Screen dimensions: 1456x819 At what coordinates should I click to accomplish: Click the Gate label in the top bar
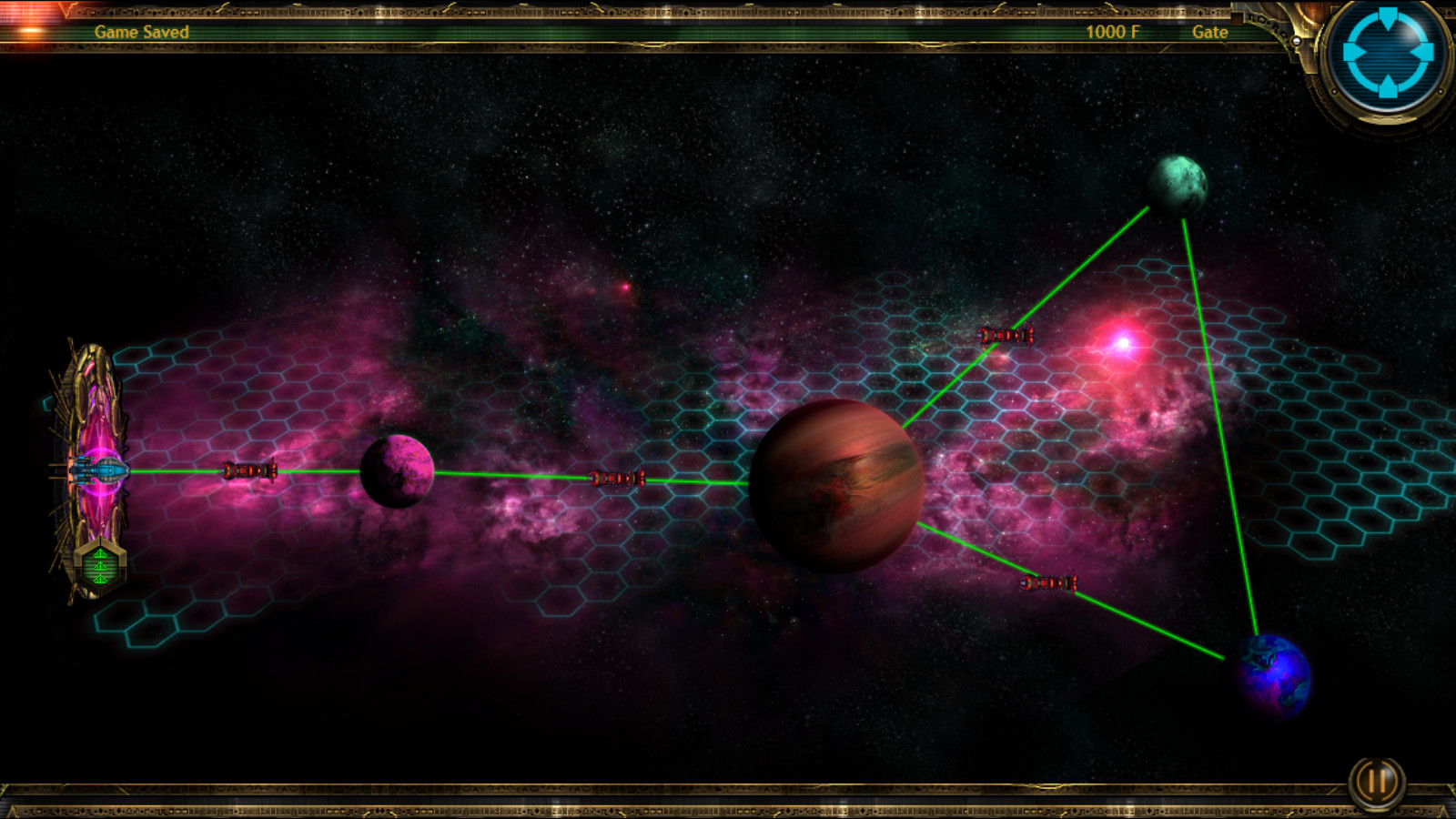(x=1210, y=32)
